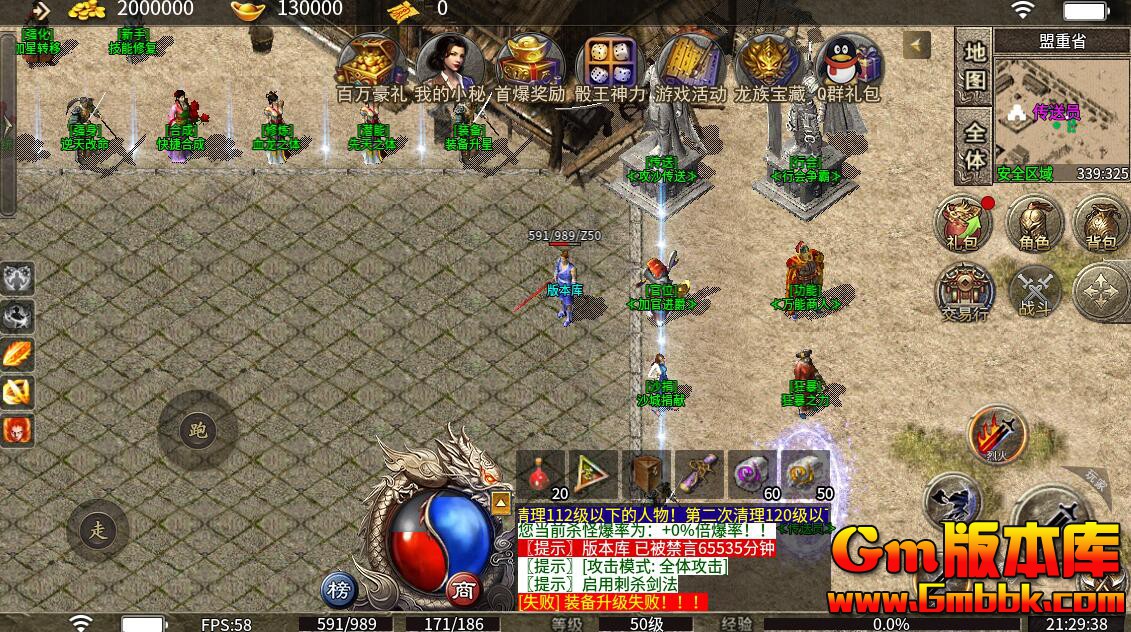The image size is (1131, 632).
Task: Select the 全体 attack mode button
Action: (975, 147)
